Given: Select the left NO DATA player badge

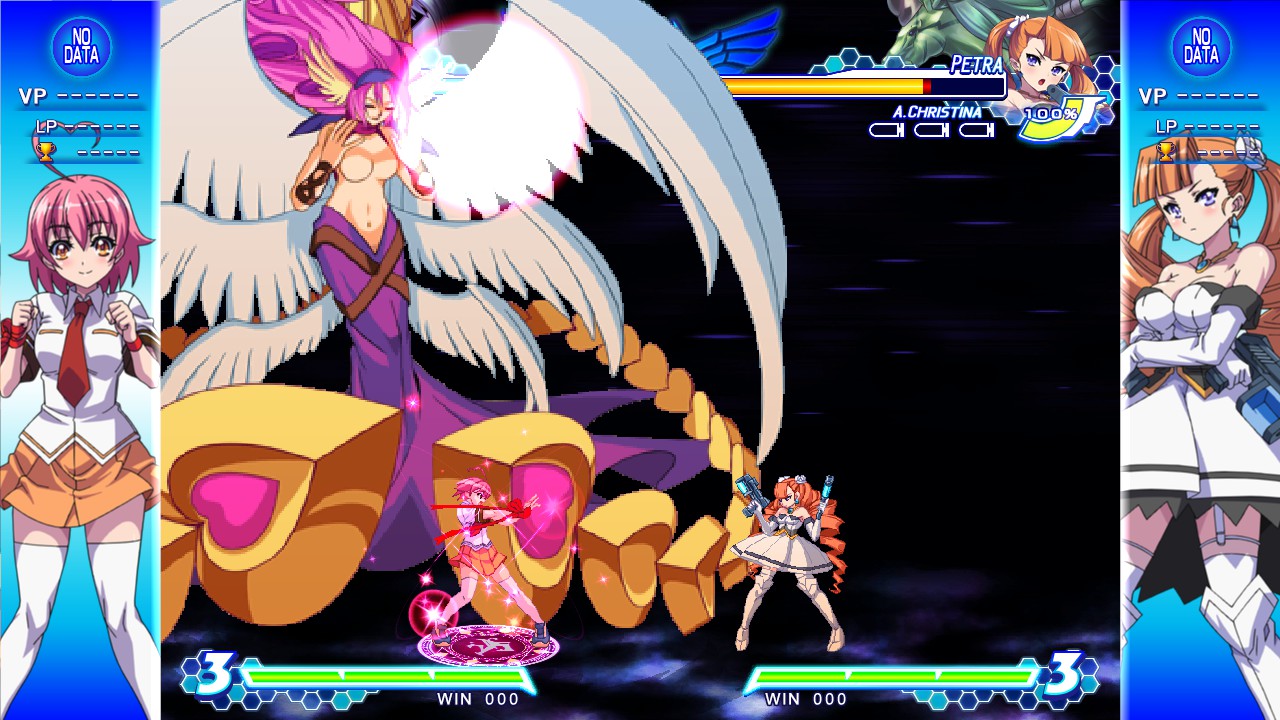Looking at the screenshot, I should [x=80, y=45].
